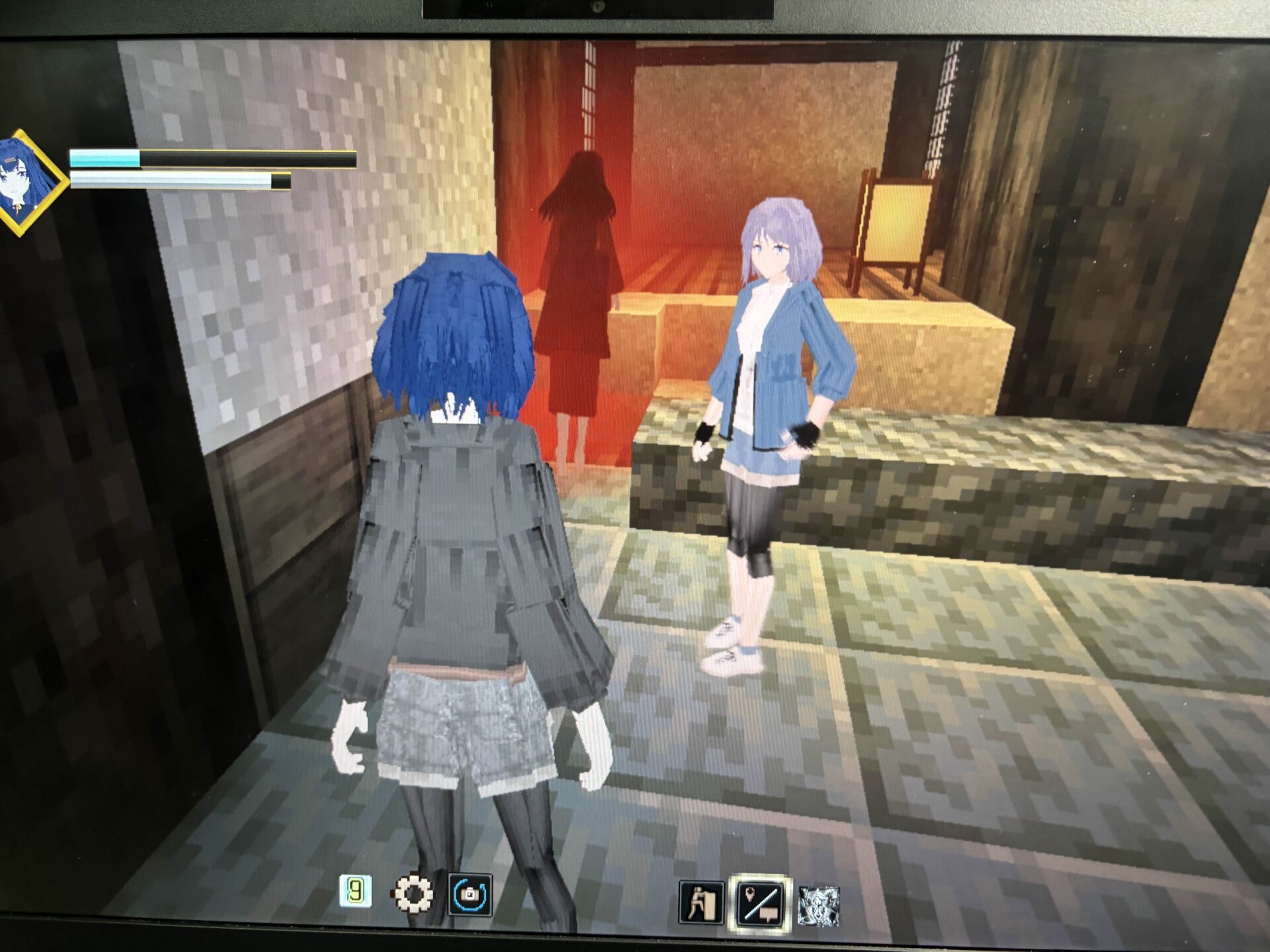Select the yellow number 9 counter icon
This screenshot has width=1270, height=952.
(355, 892)
